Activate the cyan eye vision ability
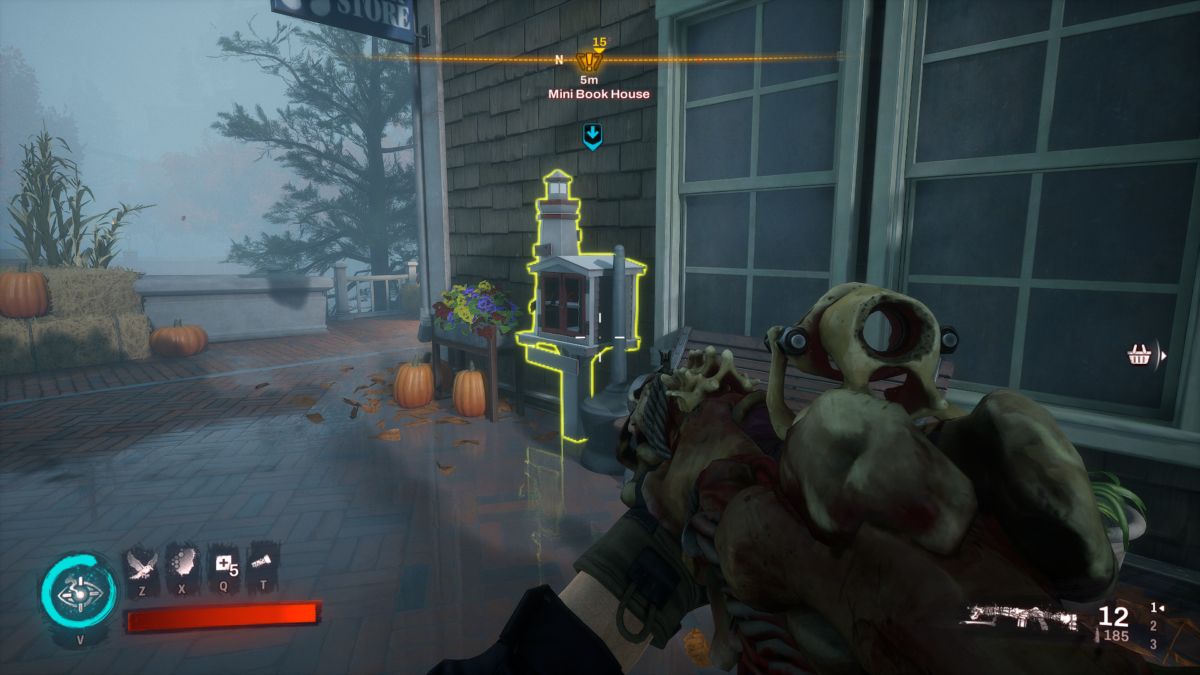Viewport: 1200px width, 675px height. click(x=78, y=592)
